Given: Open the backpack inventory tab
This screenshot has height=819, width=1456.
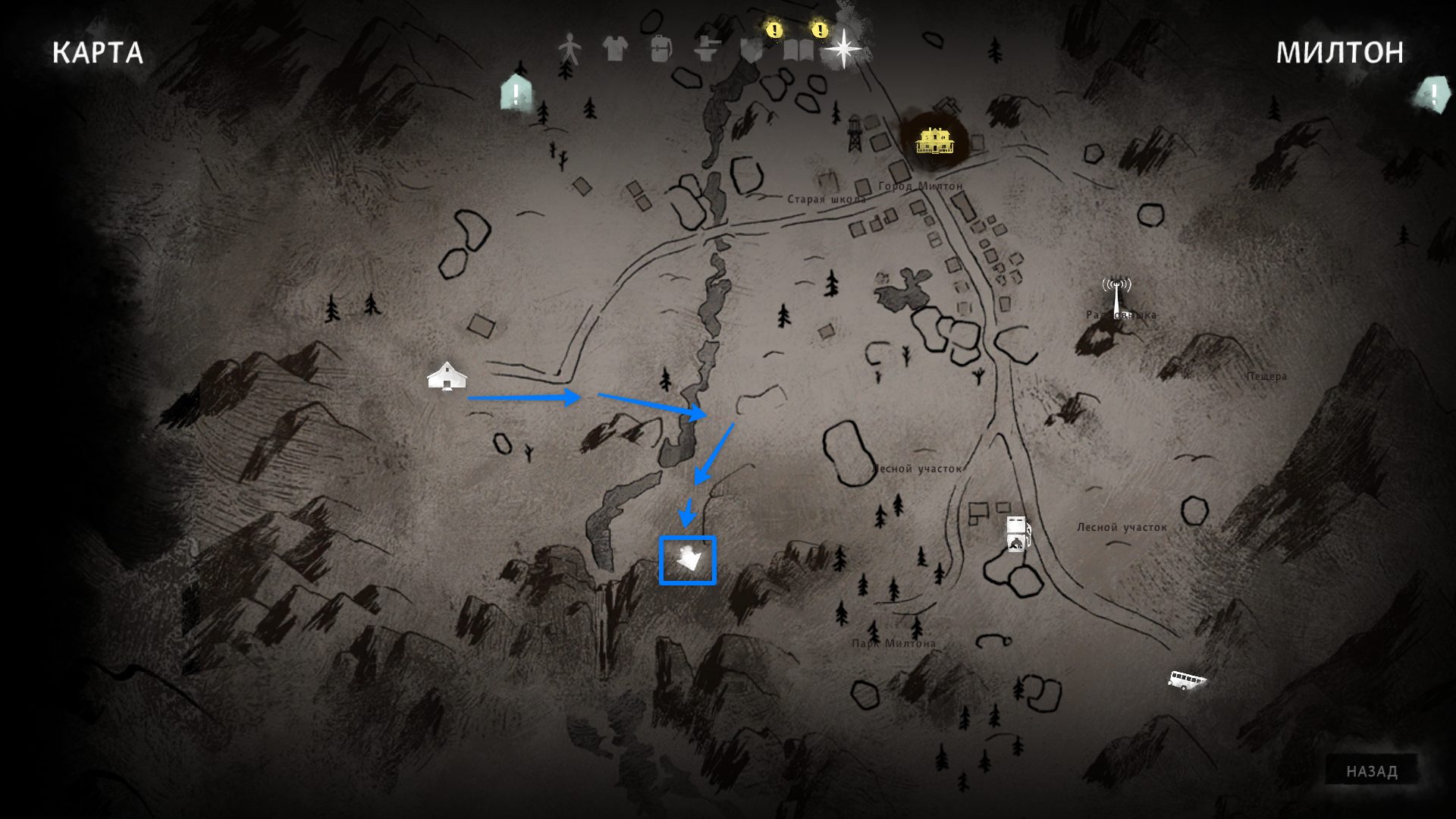Looking at the screenshot, I should pyautogui.click(x=661, y=49).
